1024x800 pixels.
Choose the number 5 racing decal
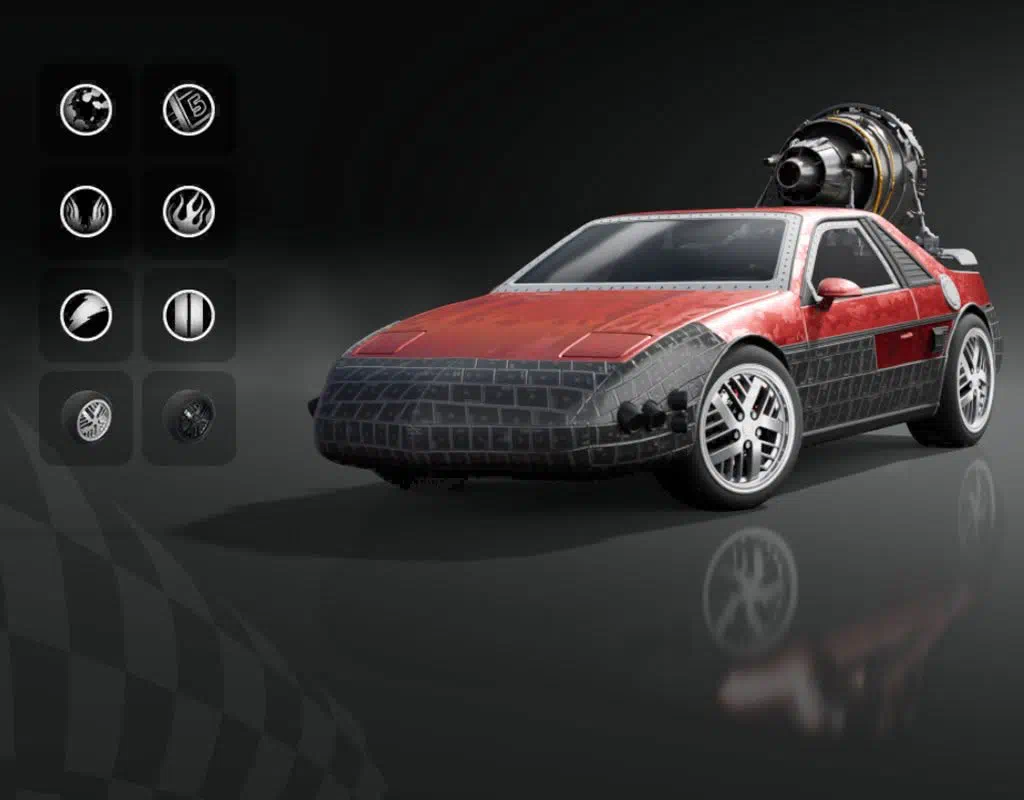(x=189, y=109)
